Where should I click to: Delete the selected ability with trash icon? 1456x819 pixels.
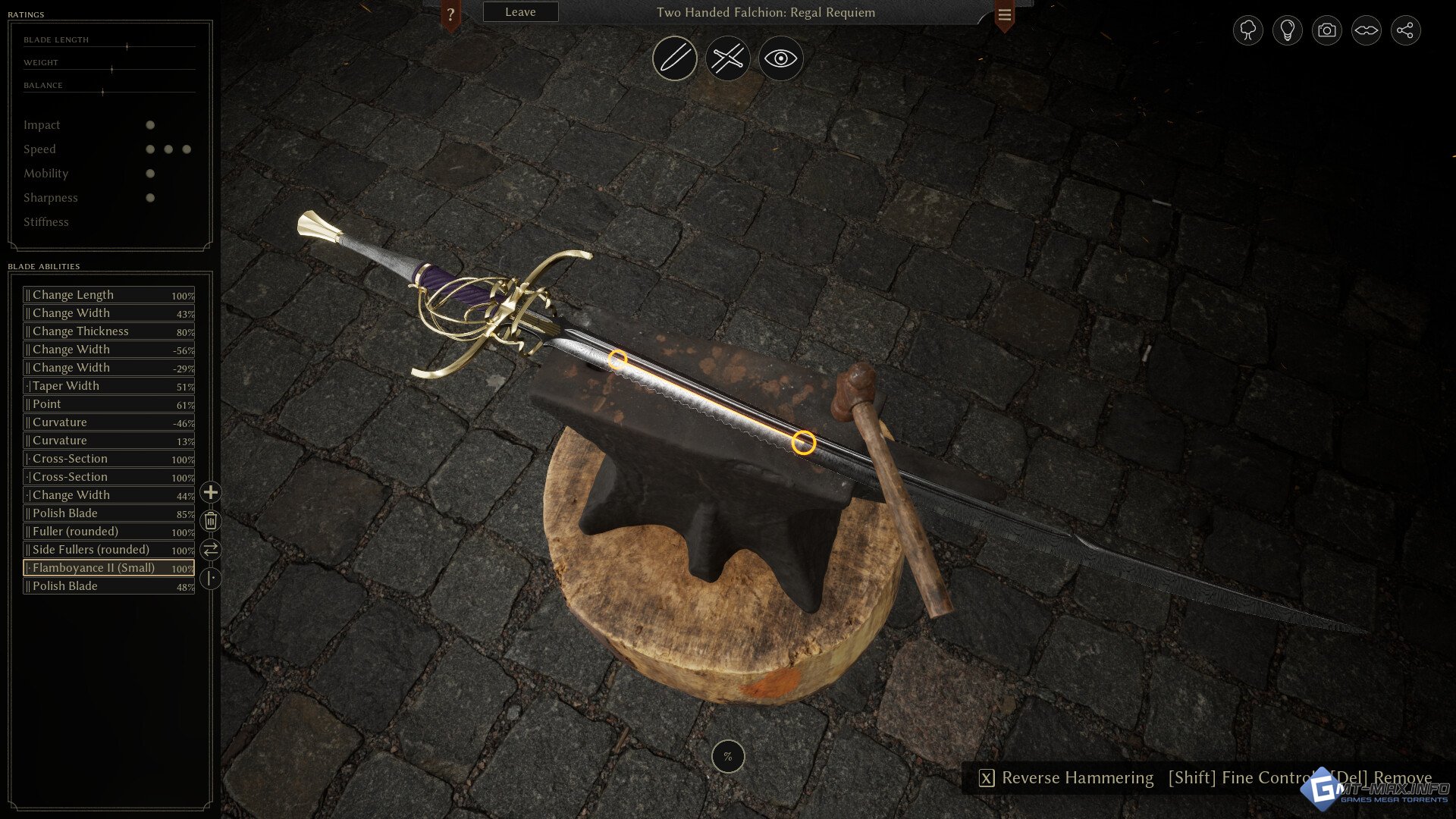tap(210, 521)
